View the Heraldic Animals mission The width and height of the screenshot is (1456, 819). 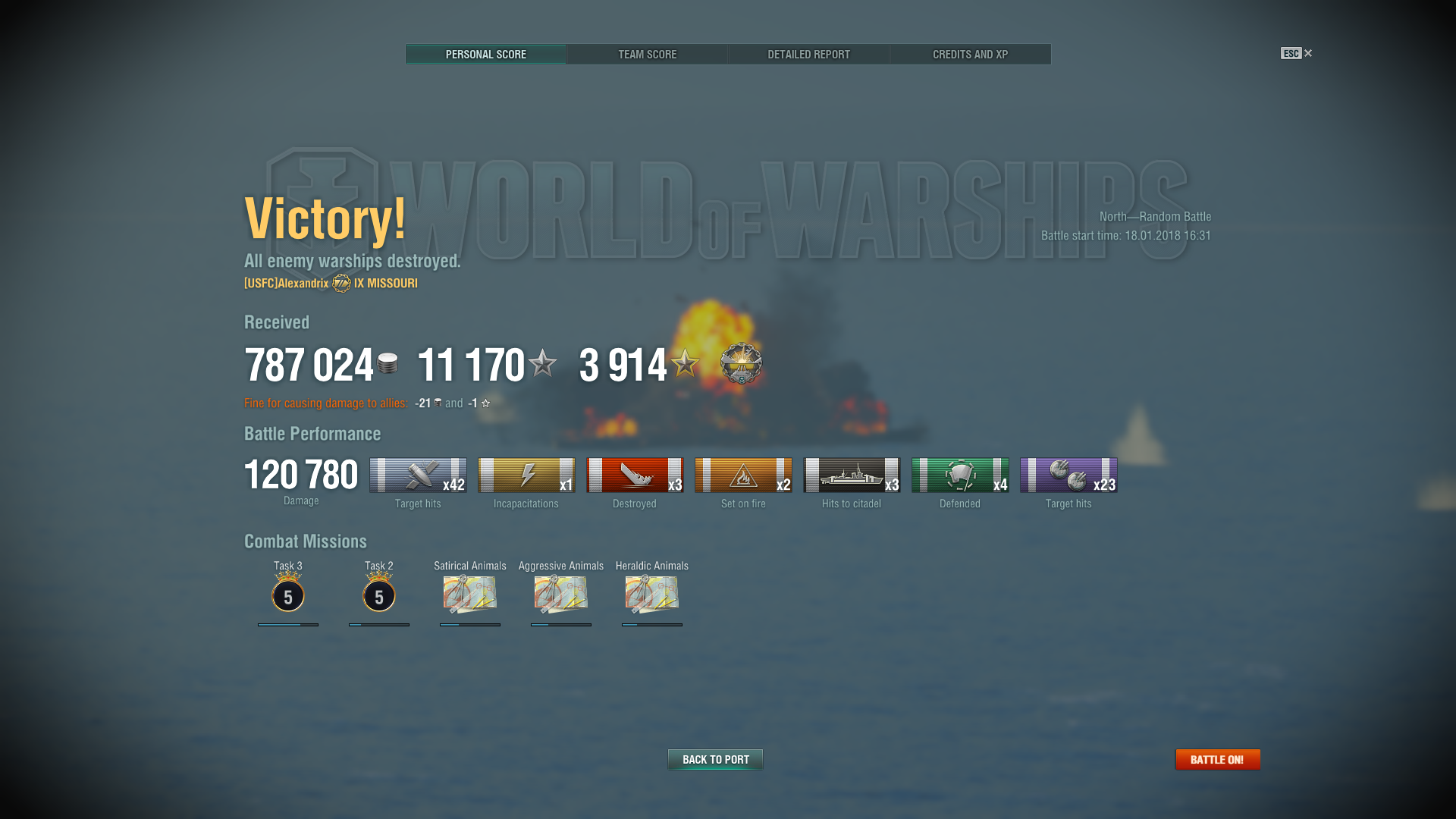[x=652, y=595]
